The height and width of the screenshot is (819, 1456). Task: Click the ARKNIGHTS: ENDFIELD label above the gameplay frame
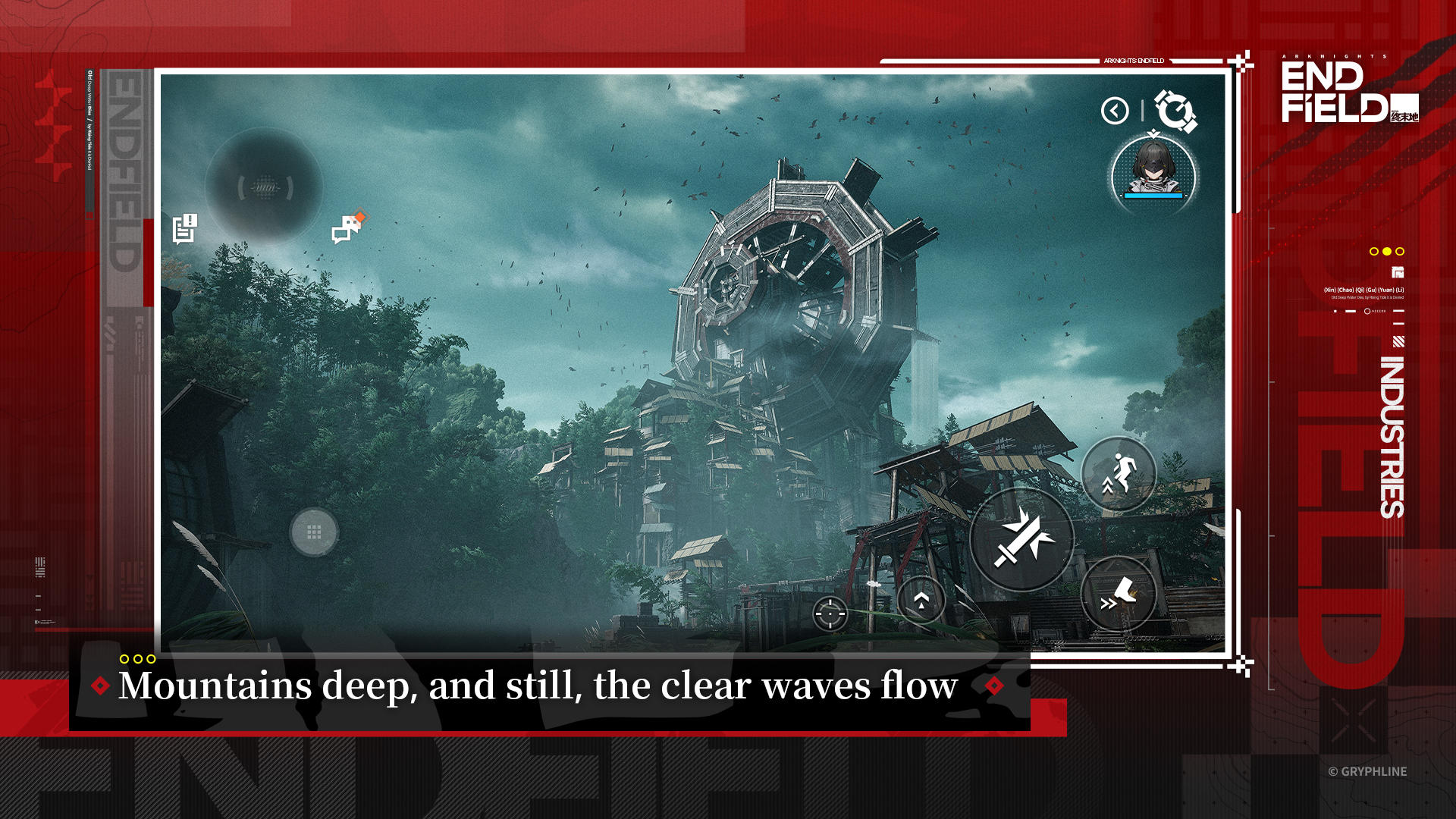(1133, 61)
